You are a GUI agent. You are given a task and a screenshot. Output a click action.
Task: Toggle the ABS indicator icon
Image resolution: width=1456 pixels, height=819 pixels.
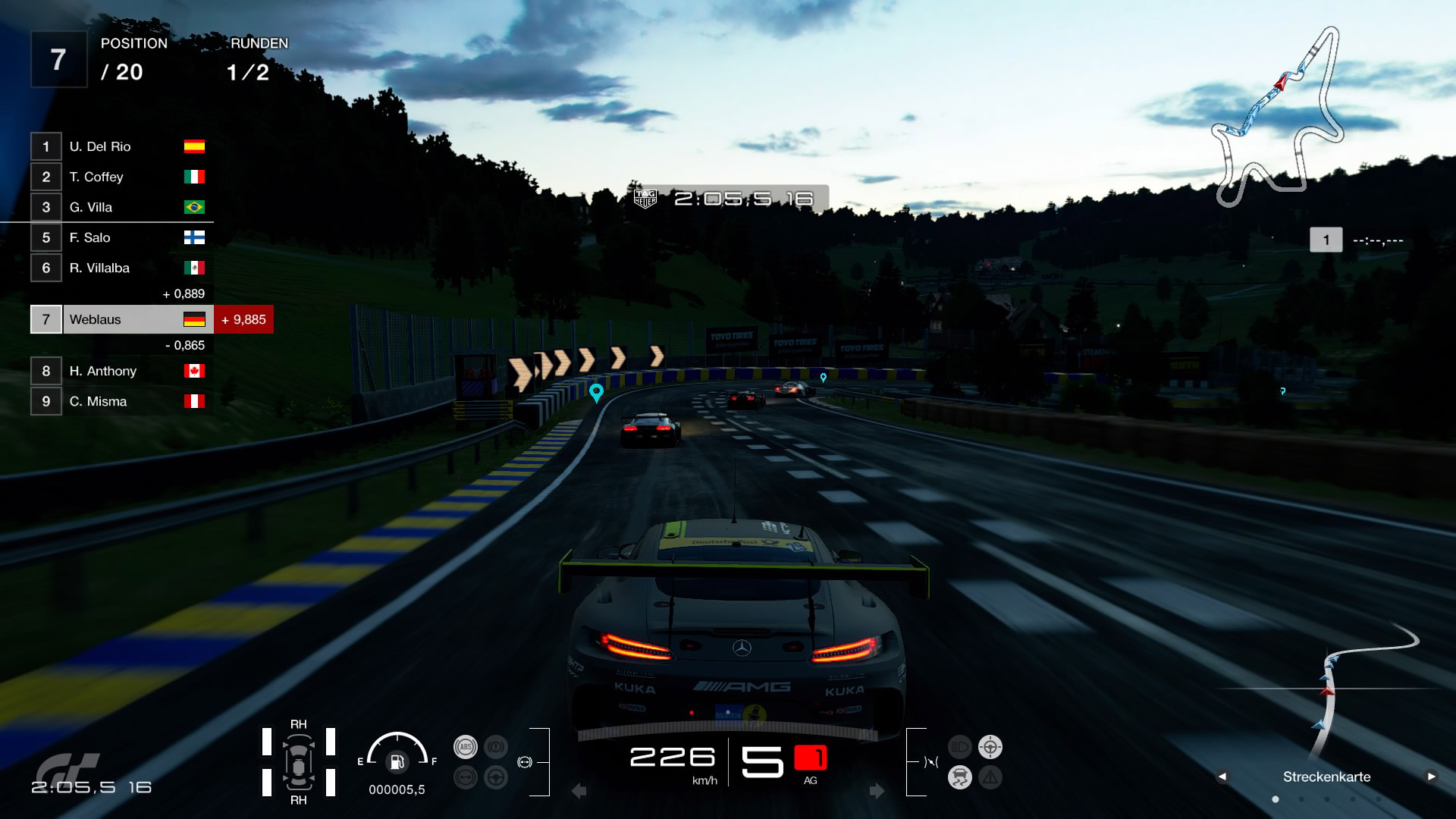[466, 747]
